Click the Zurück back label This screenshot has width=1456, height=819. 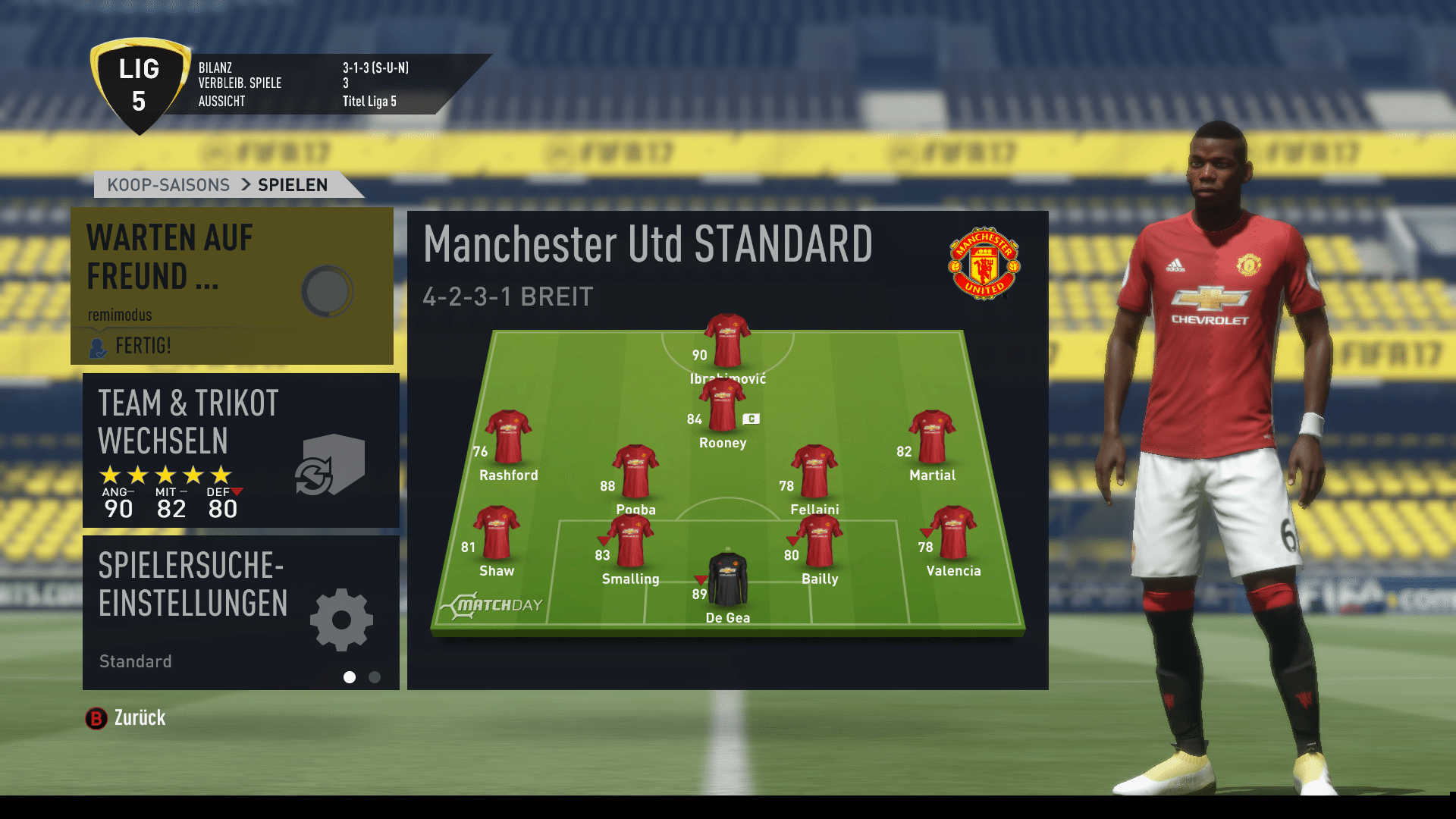point(140,718)
